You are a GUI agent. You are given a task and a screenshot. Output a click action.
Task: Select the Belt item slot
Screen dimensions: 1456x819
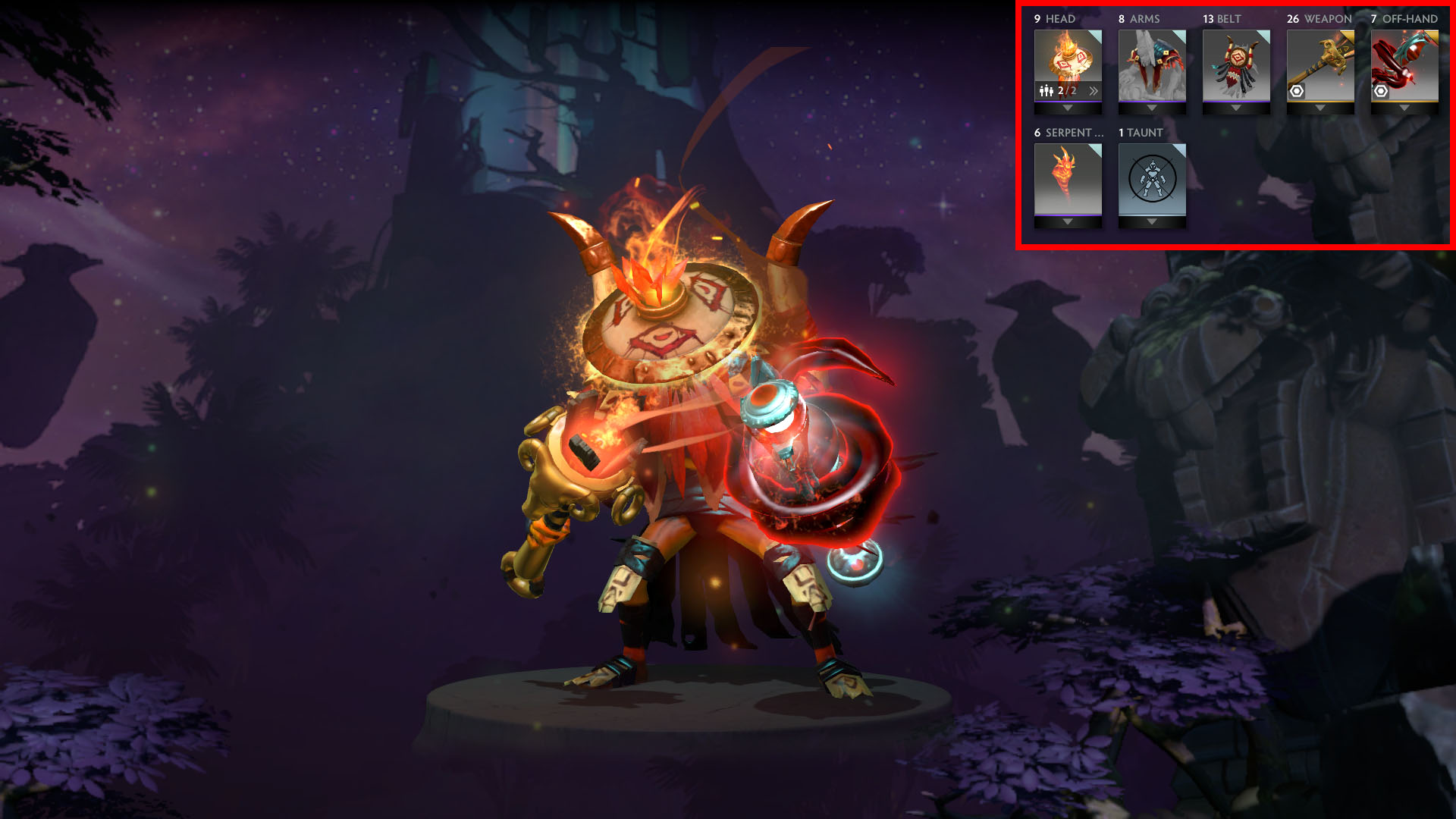[x=1235, y=64]
